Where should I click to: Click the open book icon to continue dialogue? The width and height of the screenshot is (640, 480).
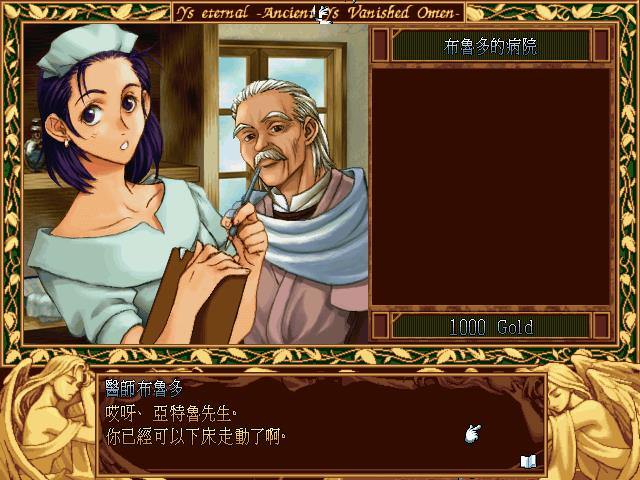coord(528,461)
